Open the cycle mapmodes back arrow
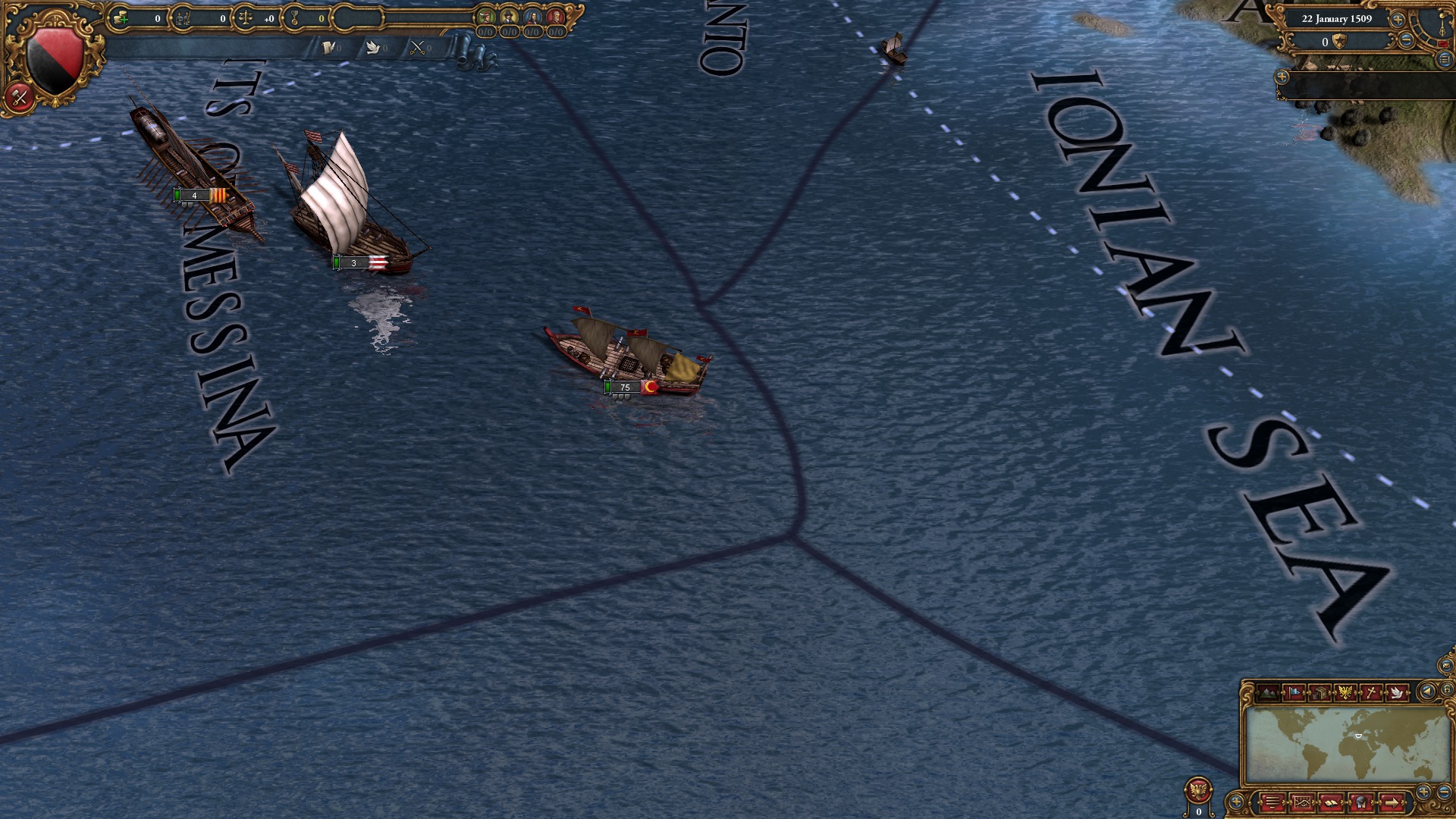Screen dimensions: 1456x819 pyautogui.click(x=1428, y=691)
